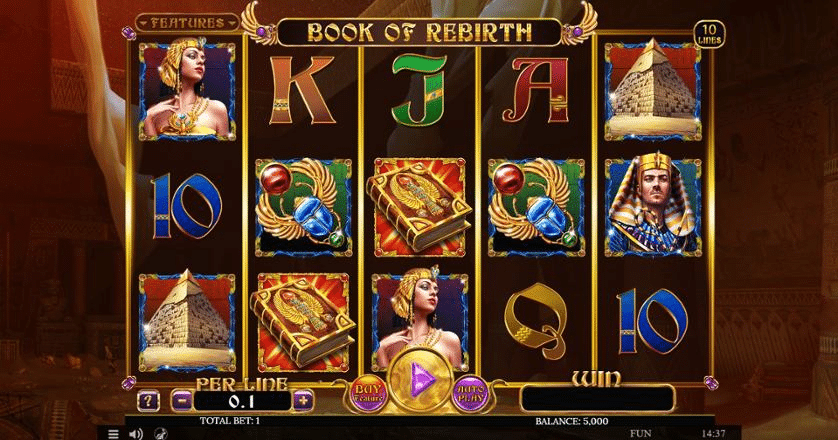Increase the per line bet with plus
Viewport: 838px width, 440px height.
(304, 400)
